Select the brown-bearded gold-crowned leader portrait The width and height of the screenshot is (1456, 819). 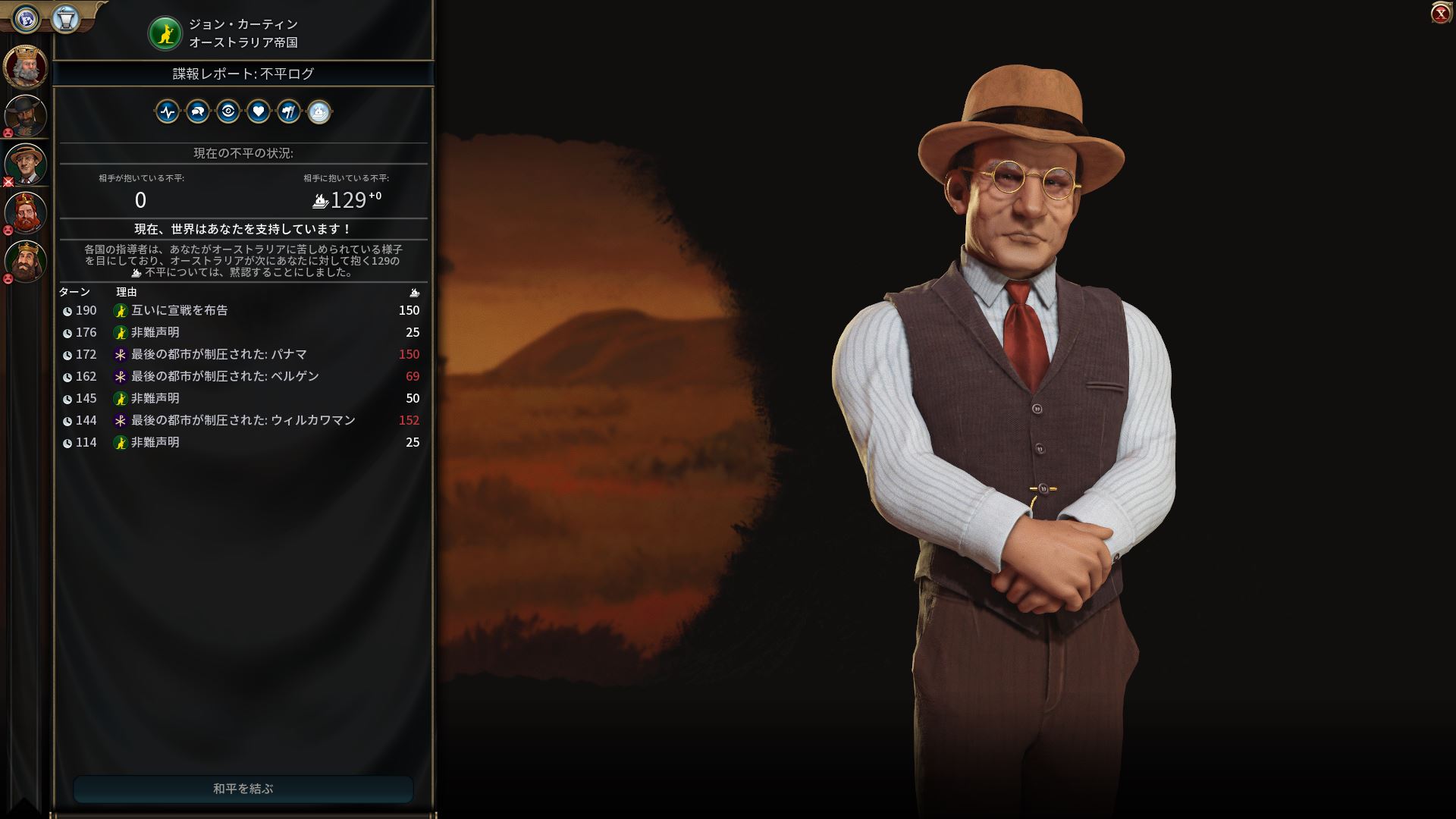point(26,261)
